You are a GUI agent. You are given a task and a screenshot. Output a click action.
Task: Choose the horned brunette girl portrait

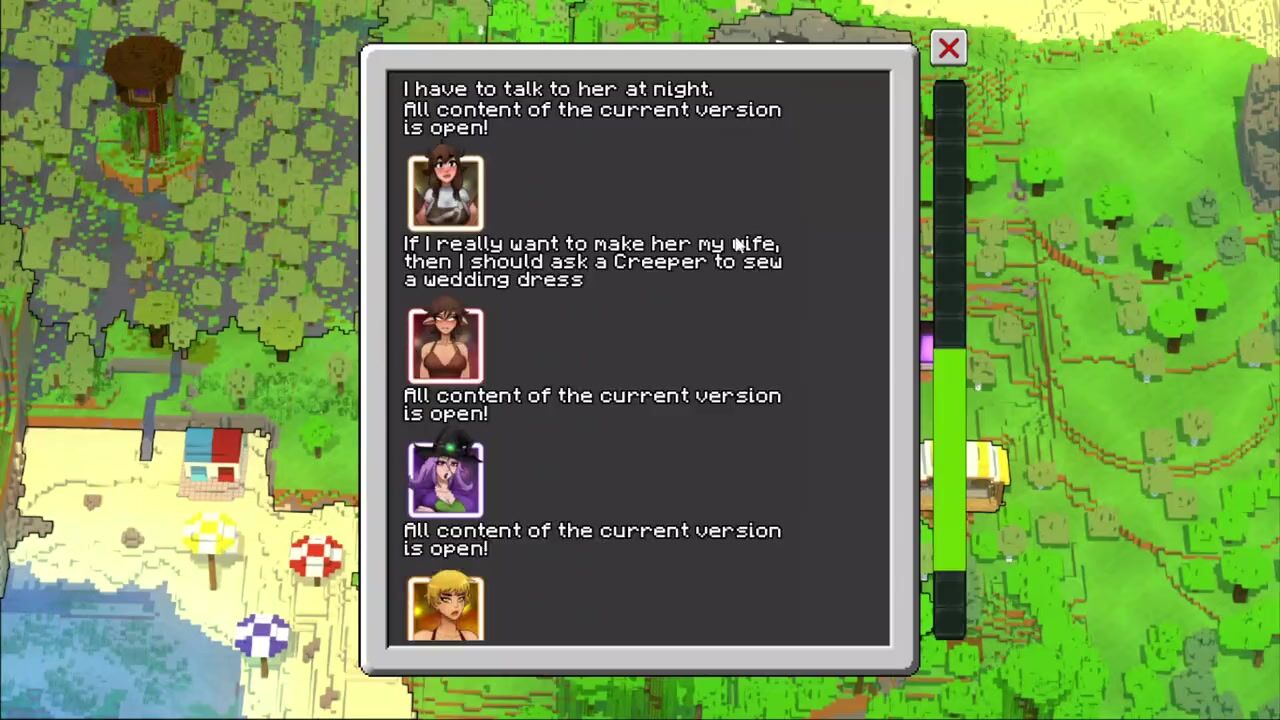446,345
